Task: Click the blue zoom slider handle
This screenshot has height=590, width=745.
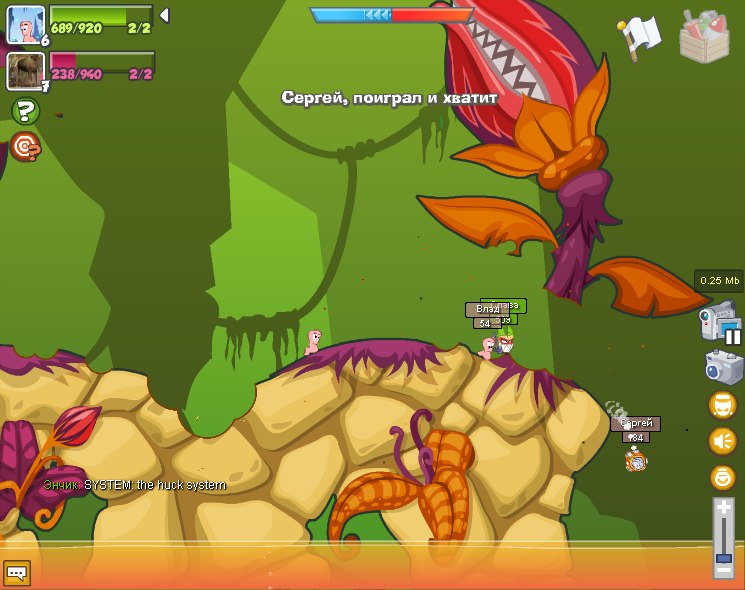Action: point(724,555)
